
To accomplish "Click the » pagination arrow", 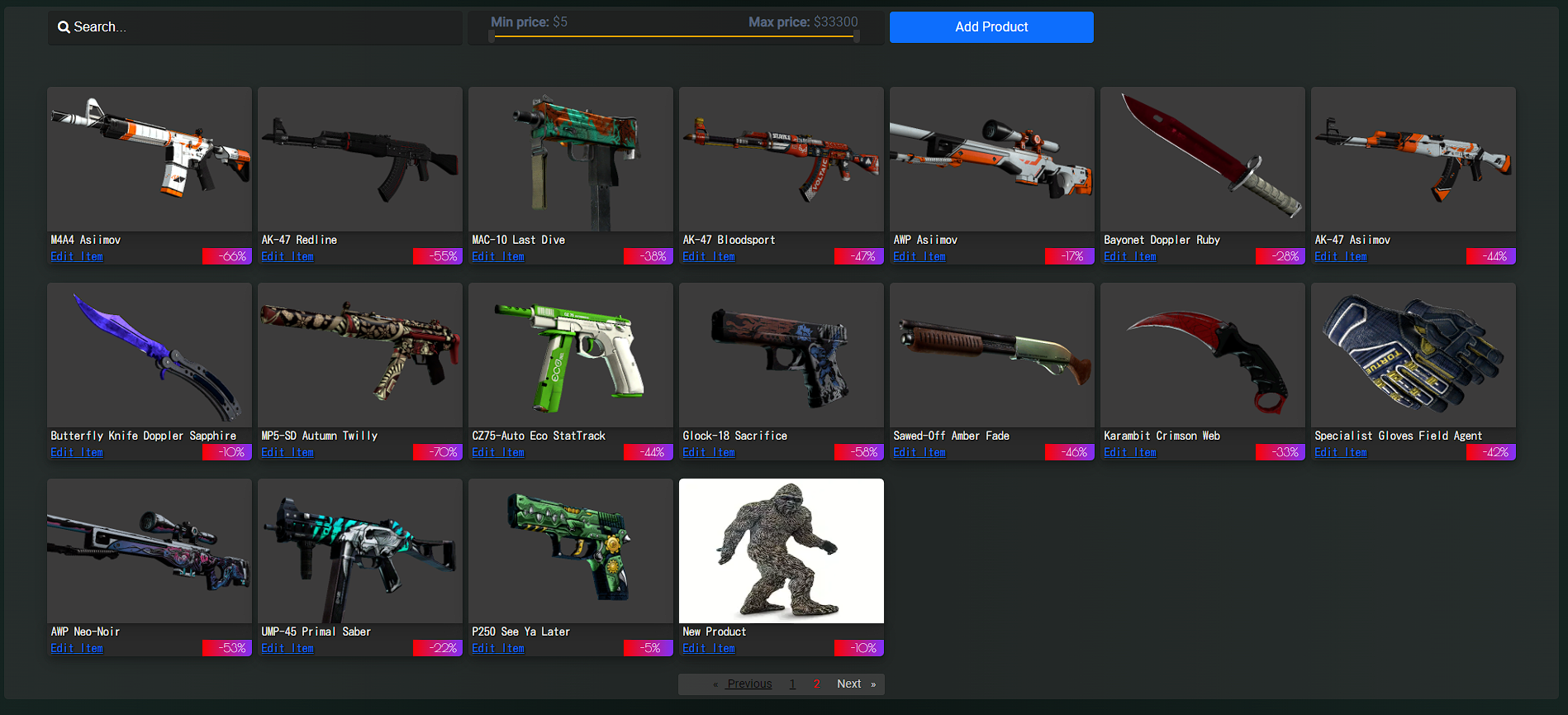I will coord(874,684).
